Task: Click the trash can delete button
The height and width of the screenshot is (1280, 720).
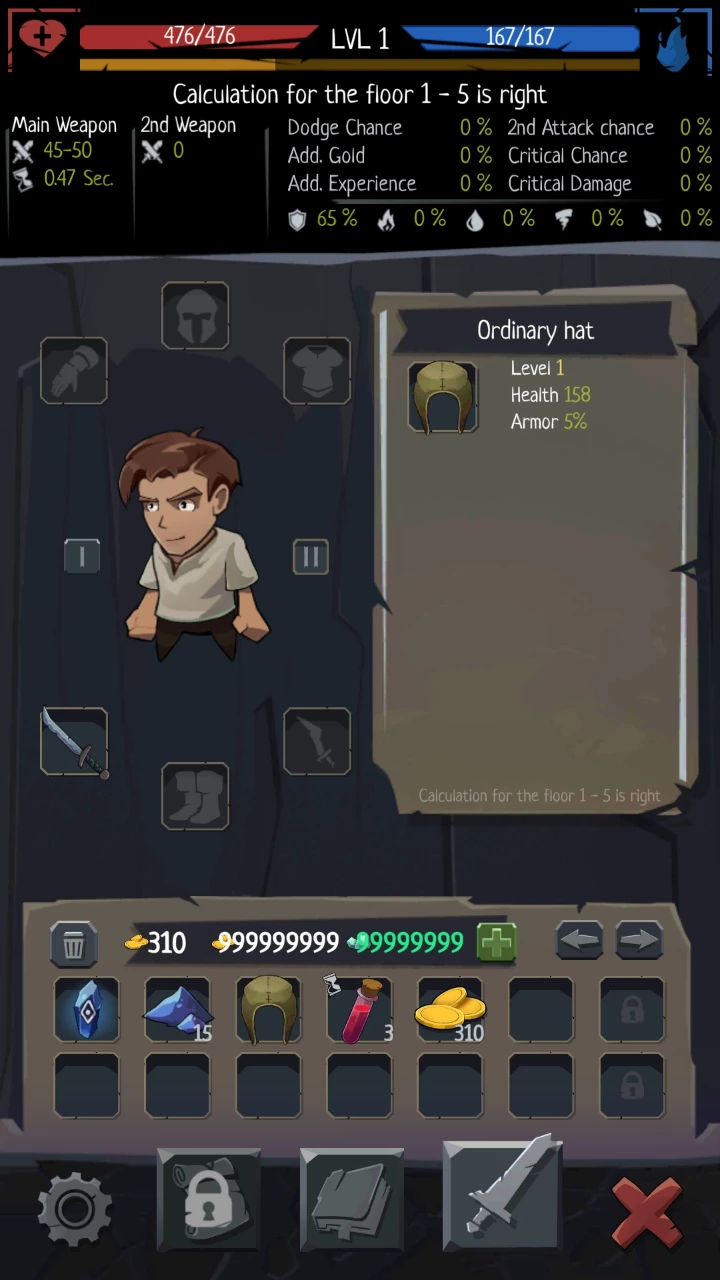Action: pyautogui.click(x=74, y=943)
